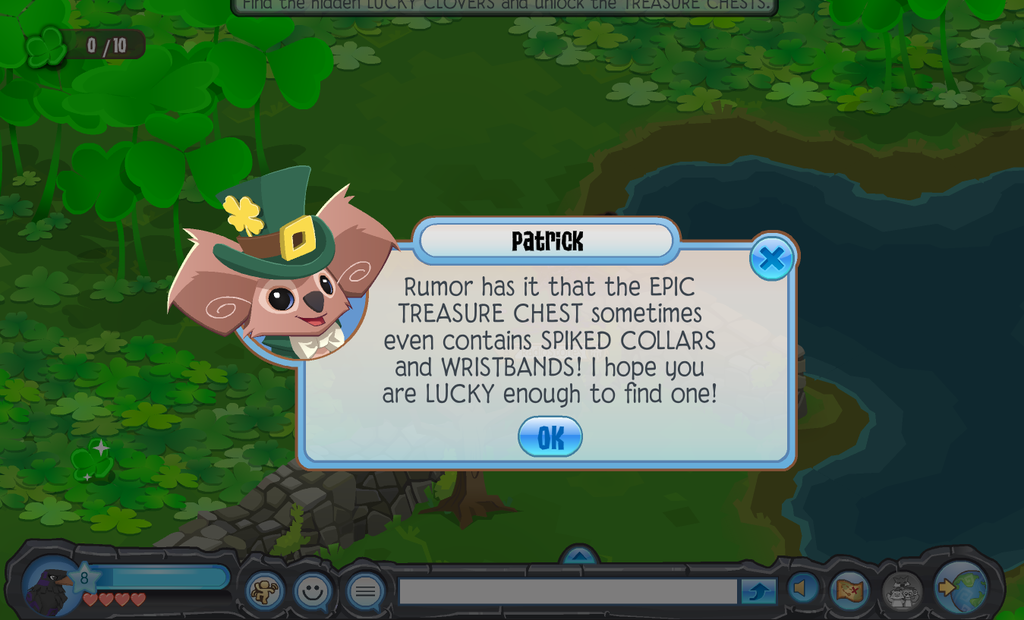The image size is (1024, 620).
Task: Expand the chat history up arrow
Action: click(579, 554)
